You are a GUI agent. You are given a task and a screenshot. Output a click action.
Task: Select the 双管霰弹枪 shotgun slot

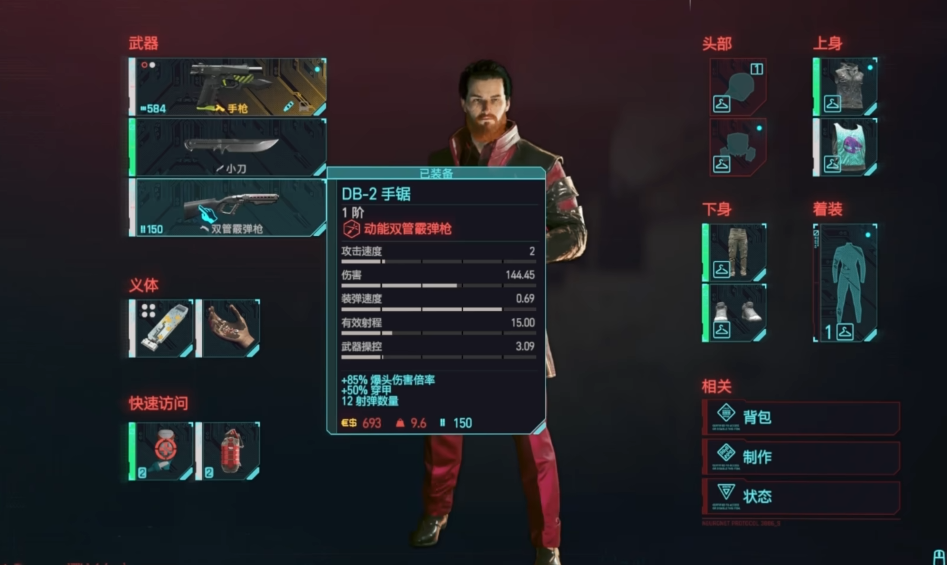pos(228,207)
